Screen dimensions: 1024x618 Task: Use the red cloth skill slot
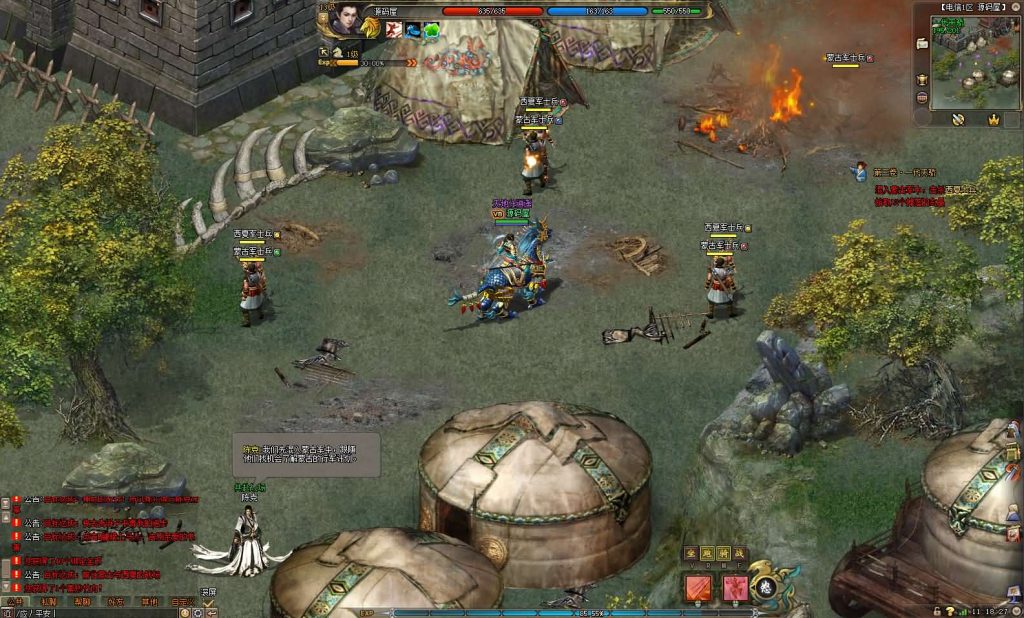(x=697, y=587)
